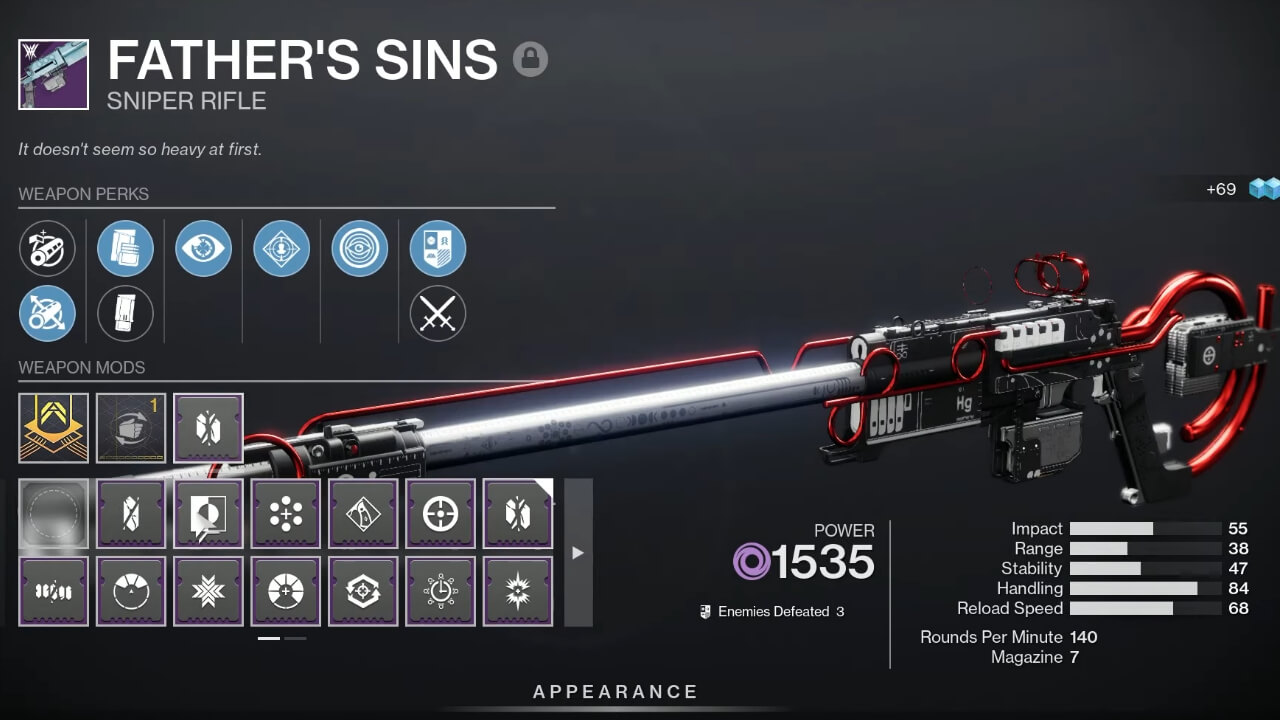Select the diamond-shaped targeting perk

point(281,248)
